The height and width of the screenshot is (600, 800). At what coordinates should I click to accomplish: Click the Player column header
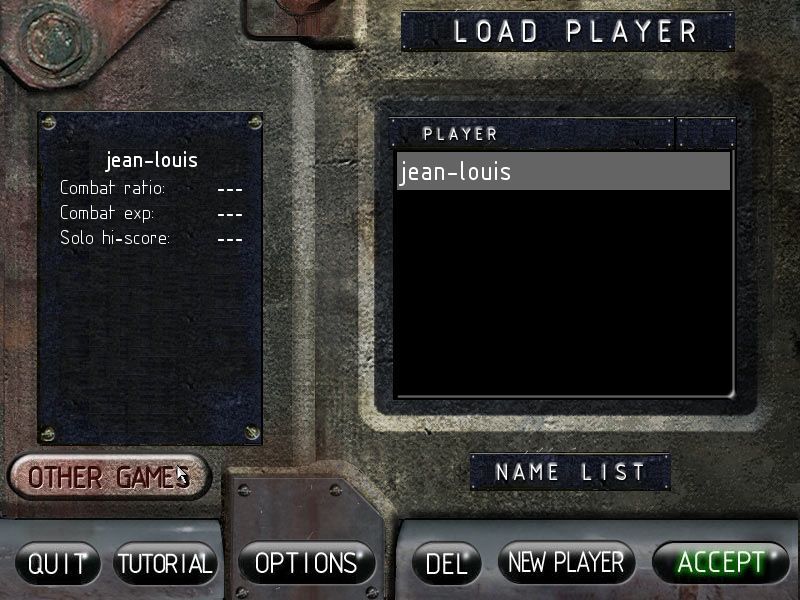(531, 134)
